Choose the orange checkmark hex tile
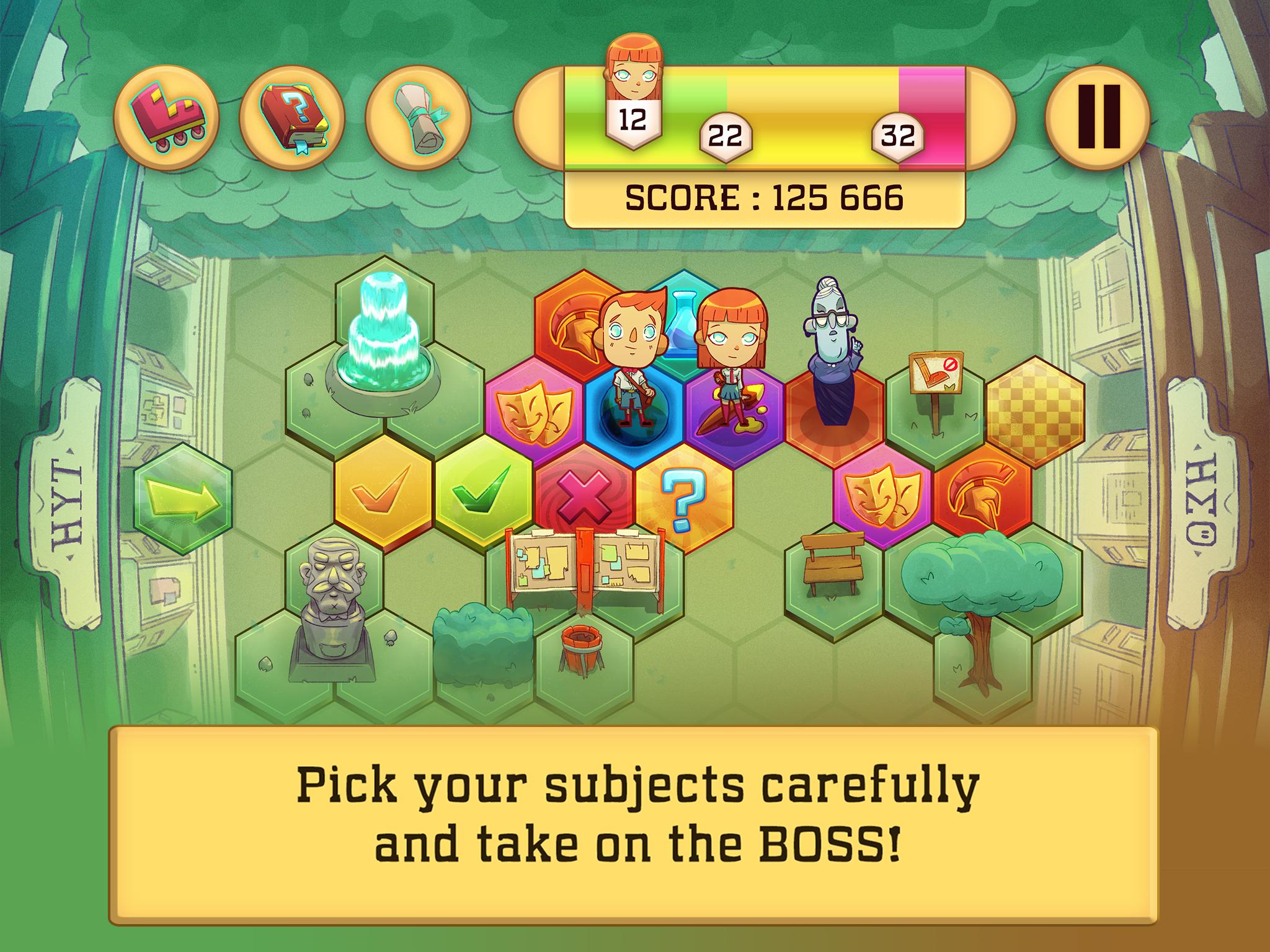1270x952 pixels. pos(383,493)
